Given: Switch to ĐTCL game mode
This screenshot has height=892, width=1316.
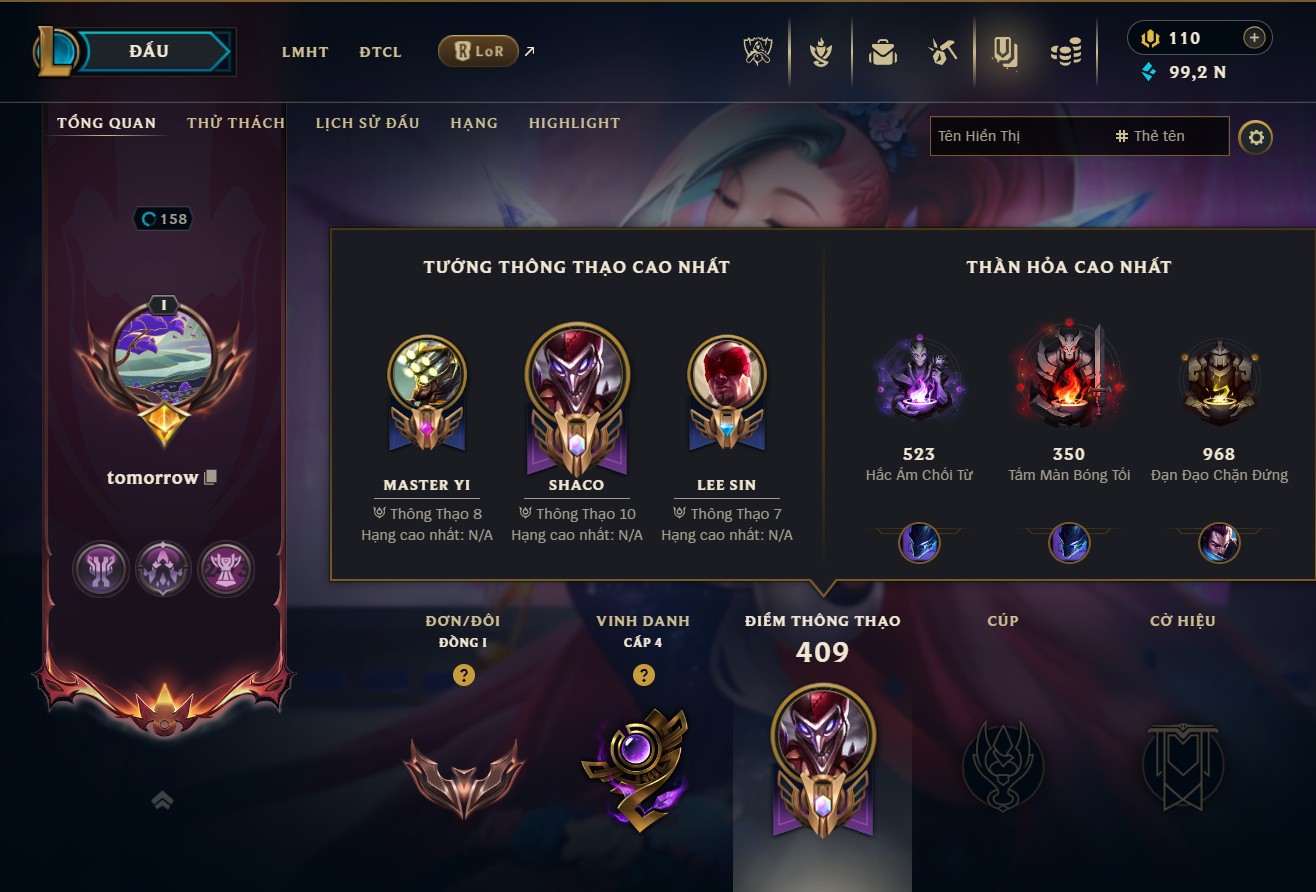Looking at the screenshot, I should tap(380, 52).
